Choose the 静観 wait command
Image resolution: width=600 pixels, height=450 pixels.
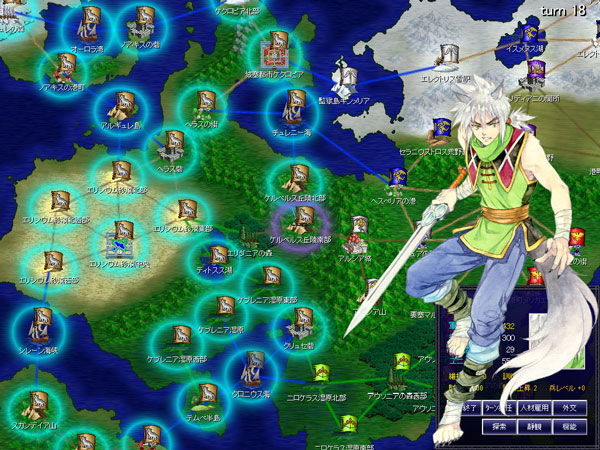[532, 425]
